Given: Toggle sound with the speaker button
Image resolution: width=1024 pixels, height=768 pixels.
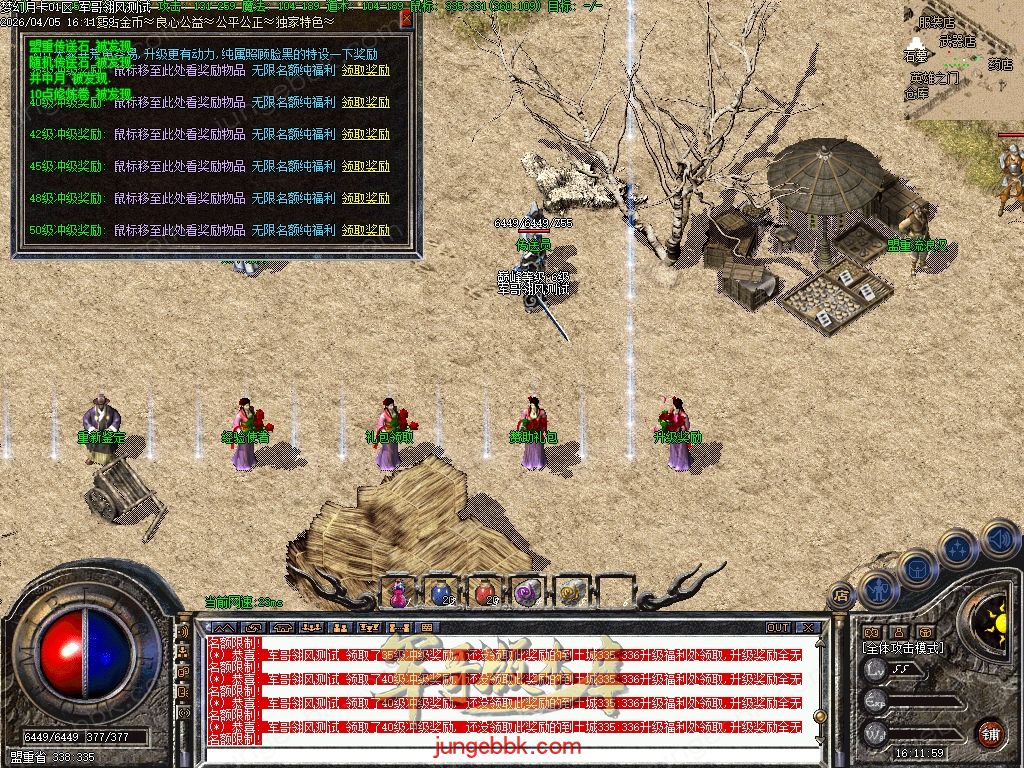Looking at the screenshot, I should (x=999, y=541).
